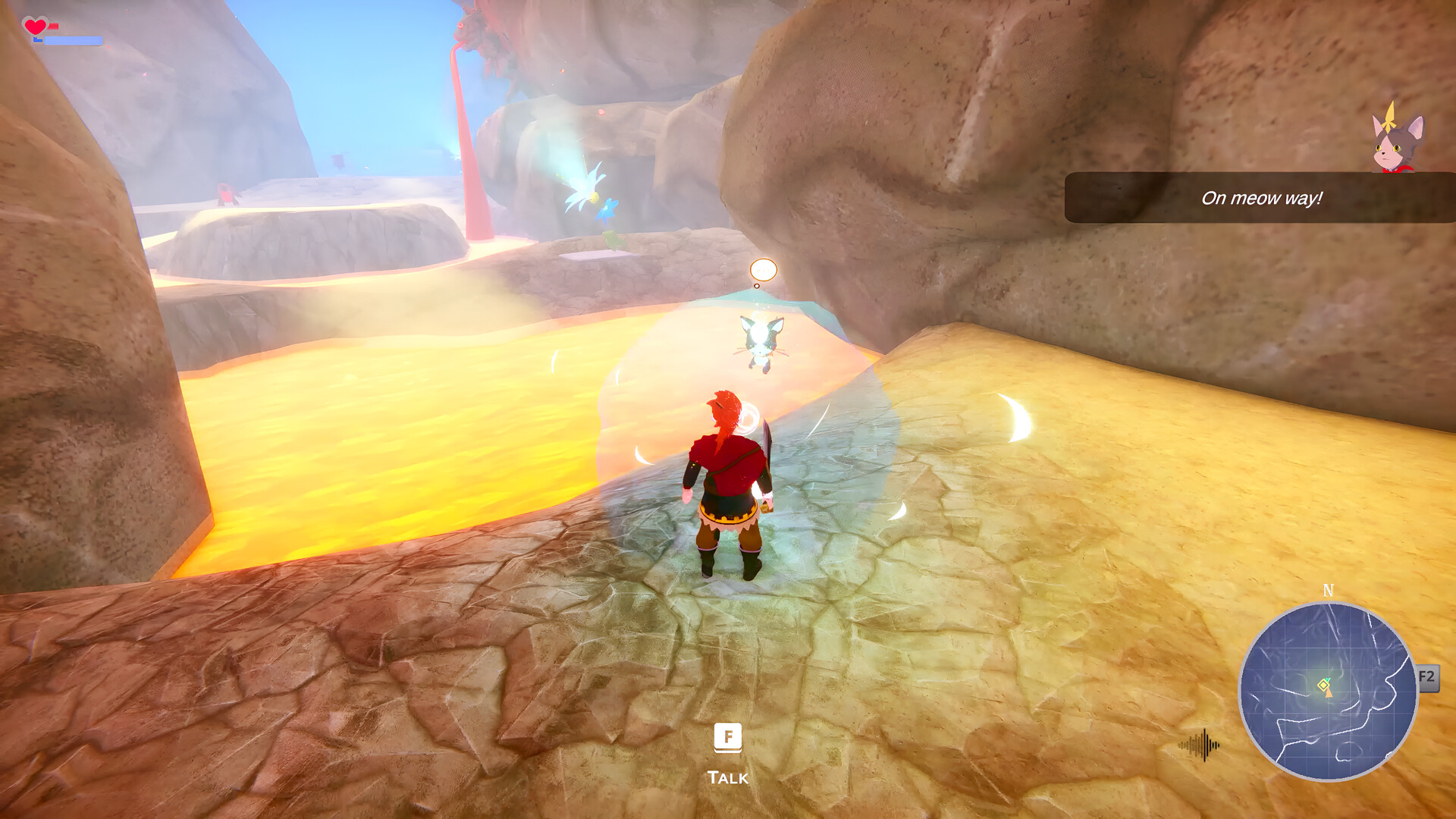
Task: Click the player marker on the minimap
Action: [1326, 686]
